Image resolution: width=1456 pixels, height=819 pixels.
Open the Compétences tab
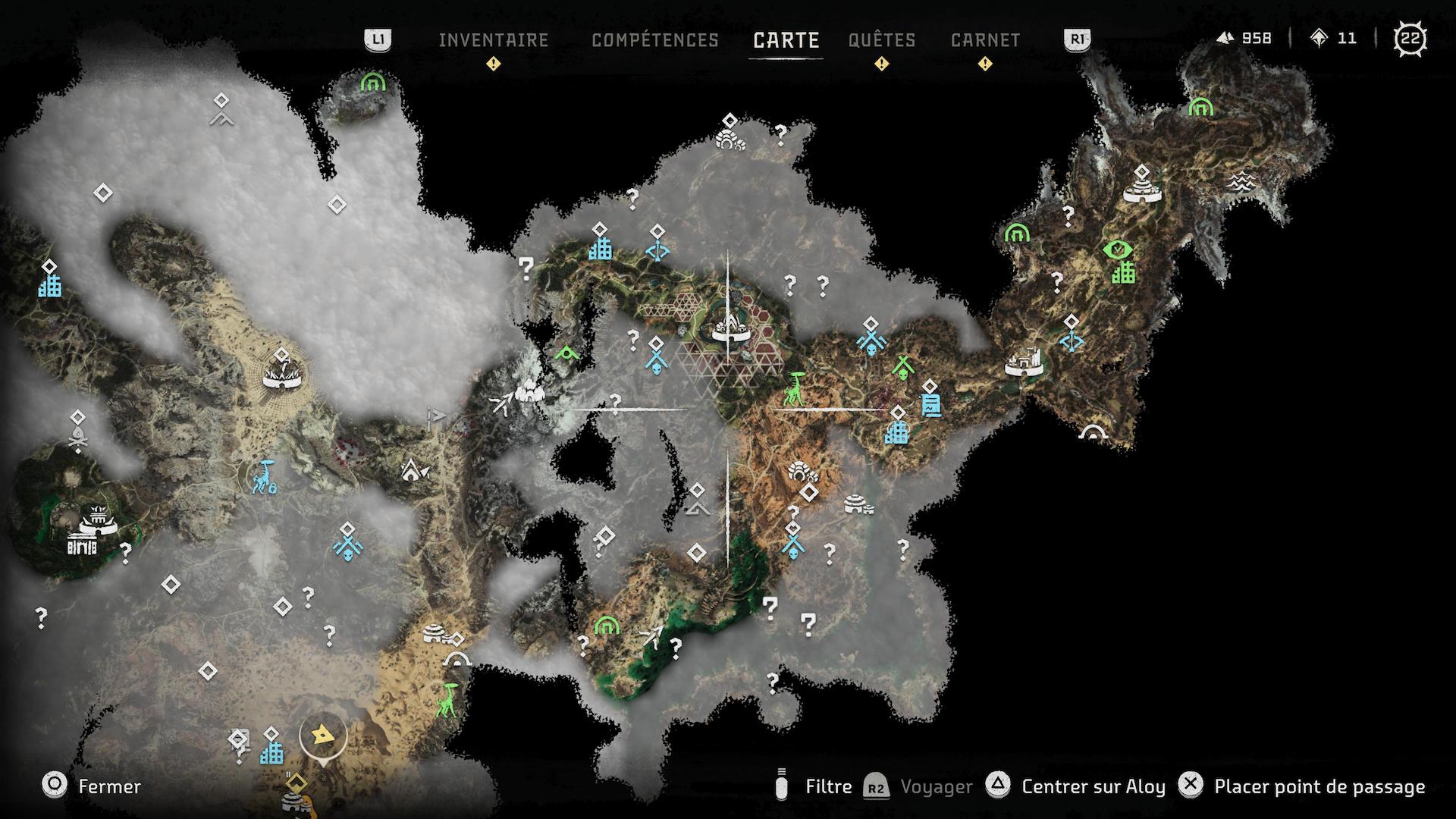pos(654,40)
